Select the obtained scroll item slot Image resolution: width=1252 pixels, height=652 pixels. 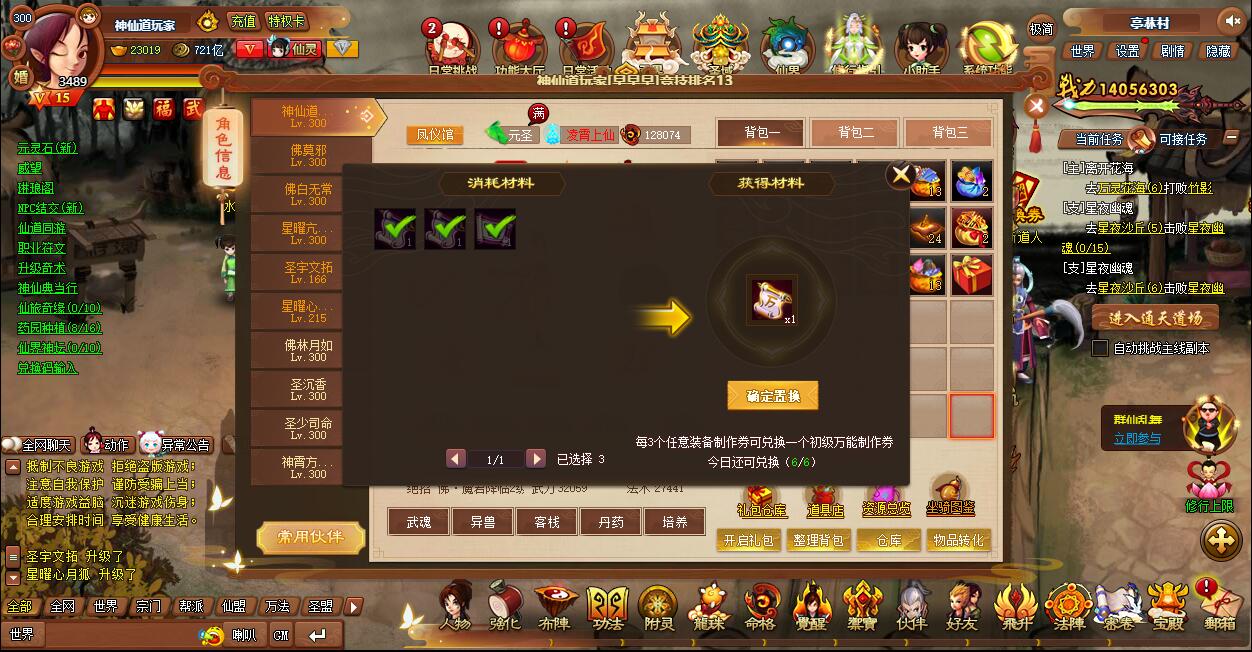click(x=773, y=300)
